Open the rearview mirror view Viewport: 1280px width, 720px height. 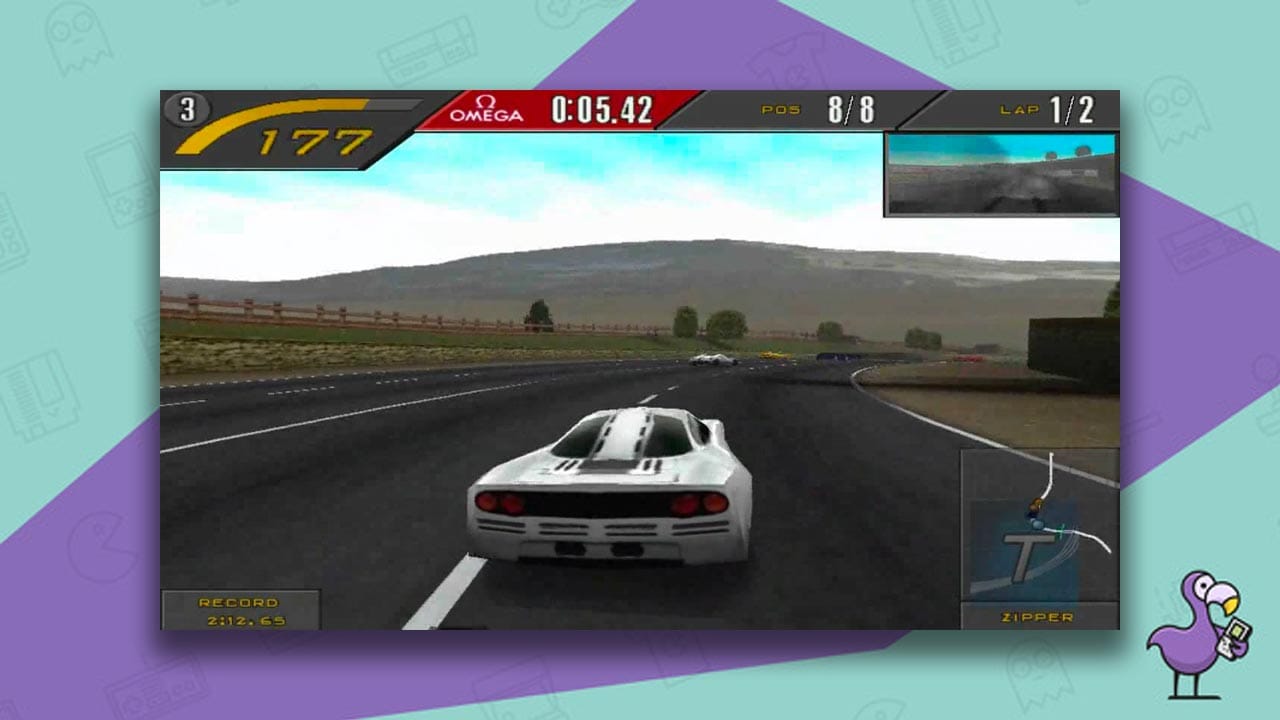[x=1000, y=173]
